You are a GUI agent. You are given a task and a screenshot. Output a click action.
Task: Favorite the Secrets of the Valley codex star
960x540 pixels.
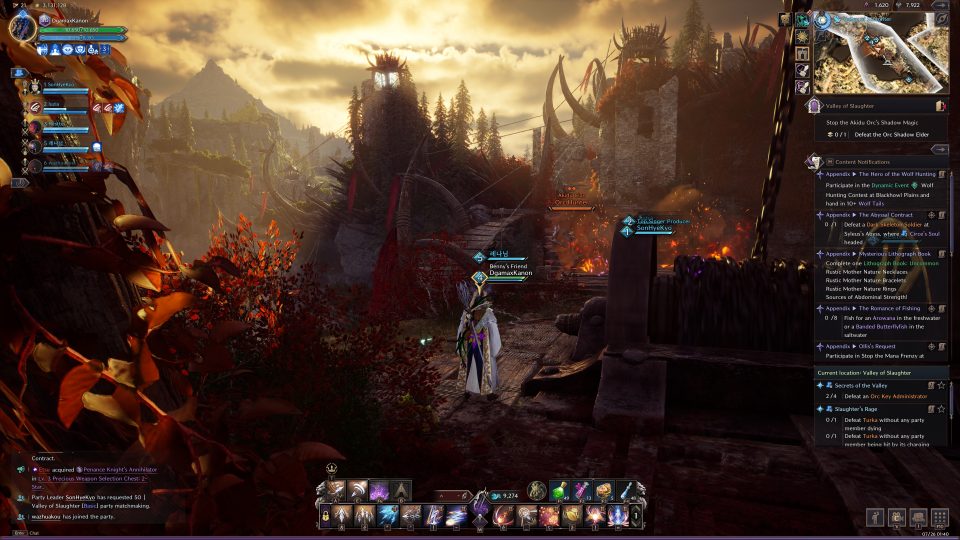[x=941, y=385]
